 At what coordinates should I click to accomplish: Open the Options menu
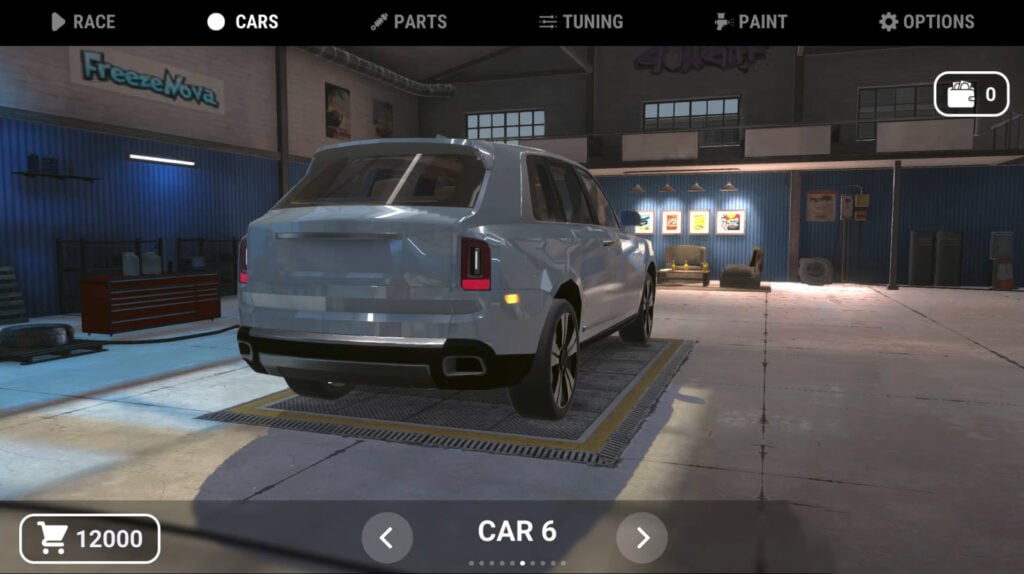(926, 22)
